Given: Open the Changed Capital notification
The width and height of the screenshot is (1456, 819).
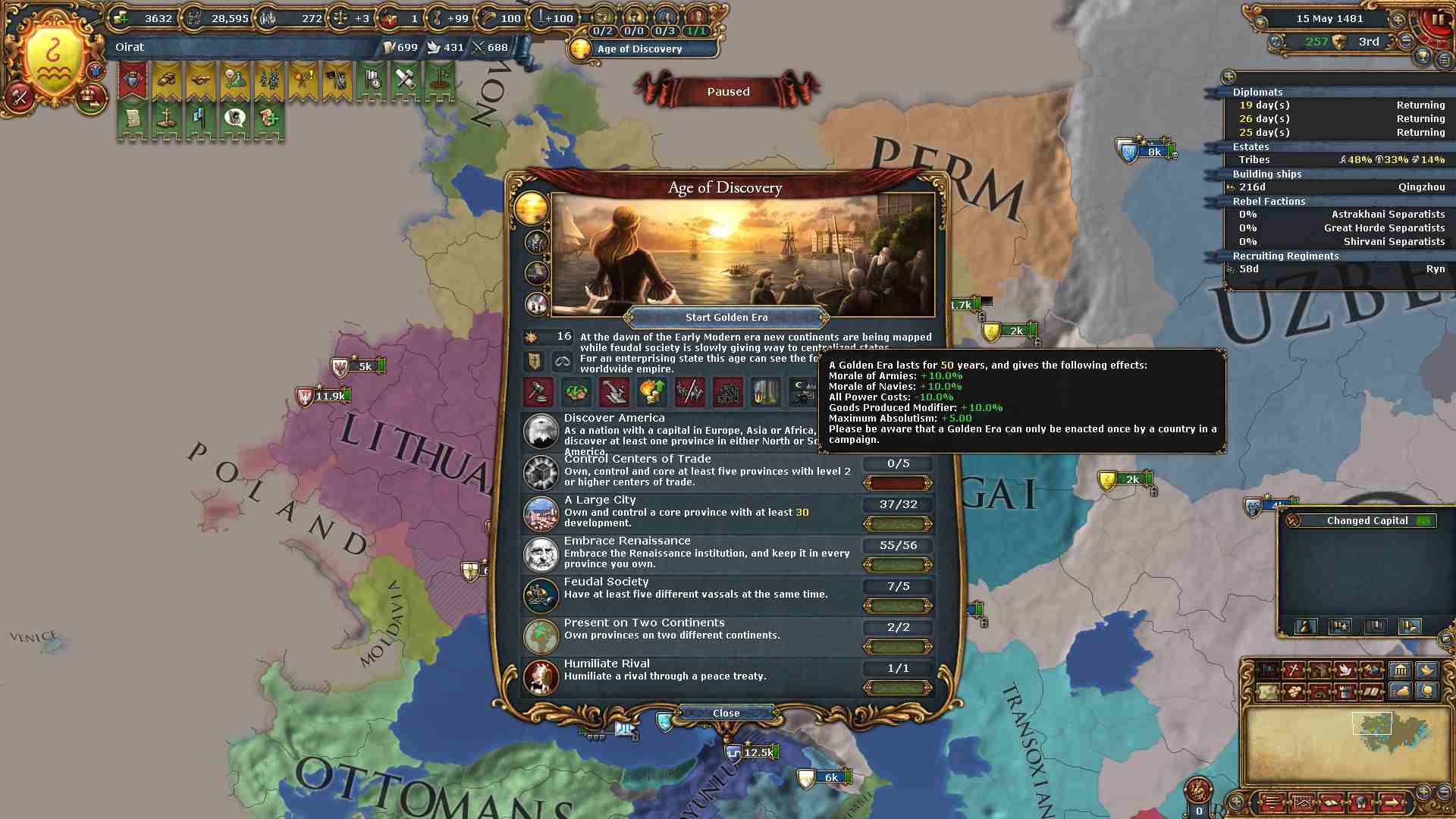Looking at the screenshot, I should pyautogui.click(x=1367, y=521).
